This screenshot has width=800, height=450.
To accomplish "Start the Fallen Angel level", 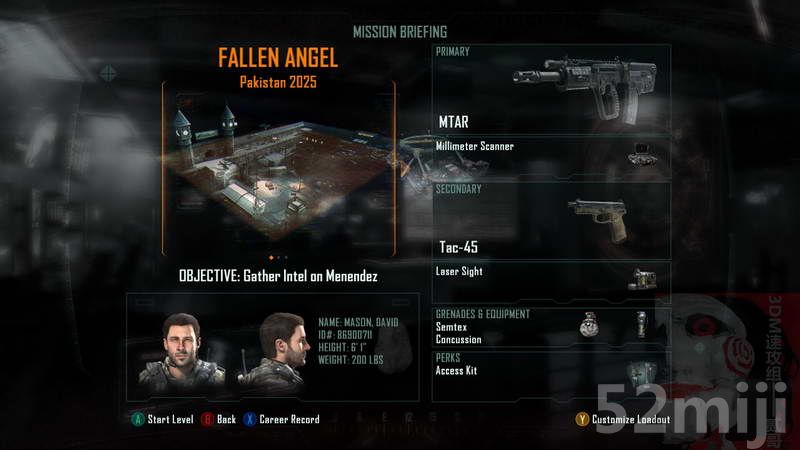I will click(x=162, y=419).
